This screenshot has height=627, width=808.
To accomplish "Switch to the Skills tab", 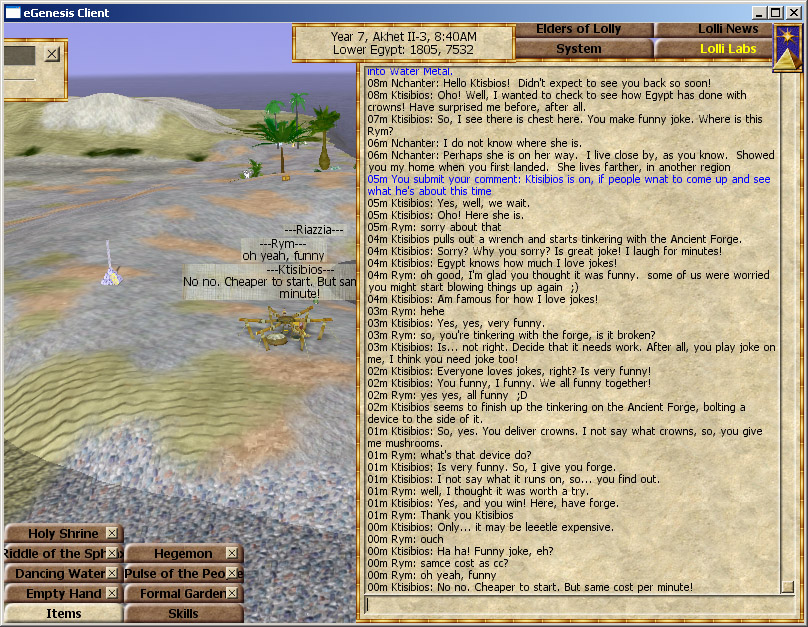I will point(183,613).
